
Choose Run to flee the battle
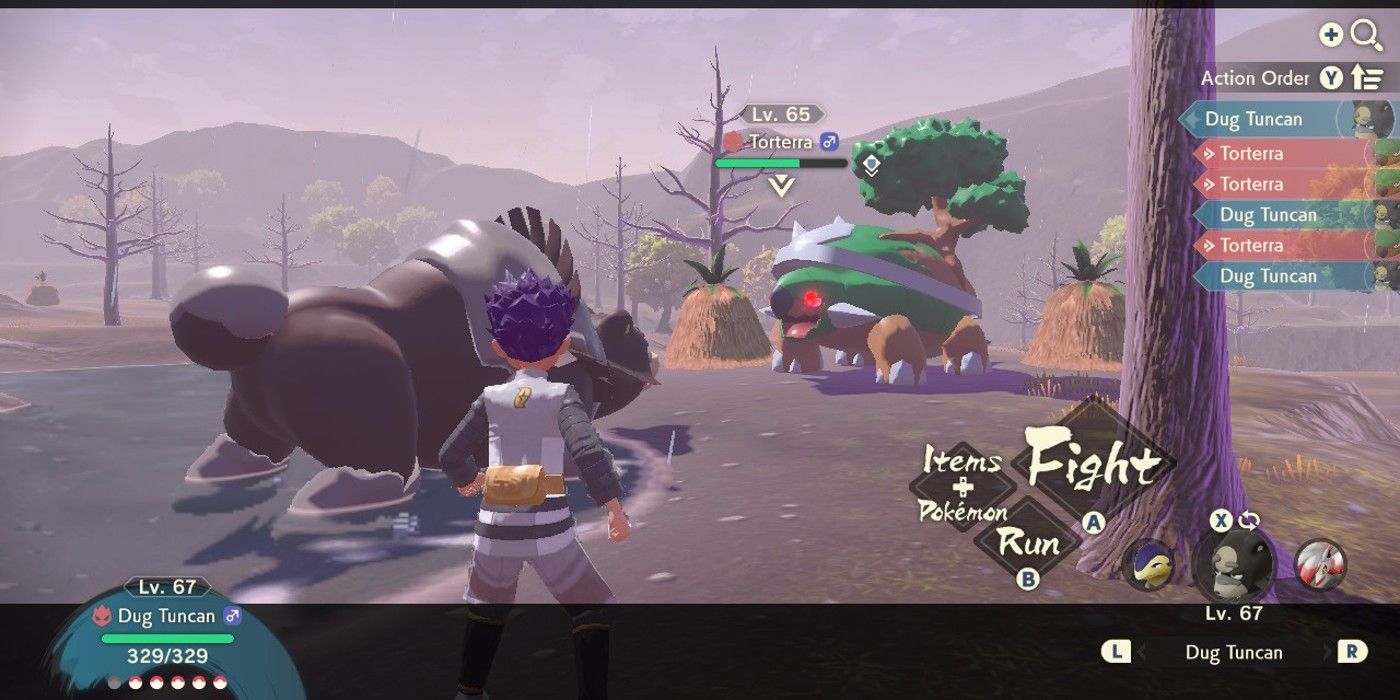click(x=1028, y=543)
